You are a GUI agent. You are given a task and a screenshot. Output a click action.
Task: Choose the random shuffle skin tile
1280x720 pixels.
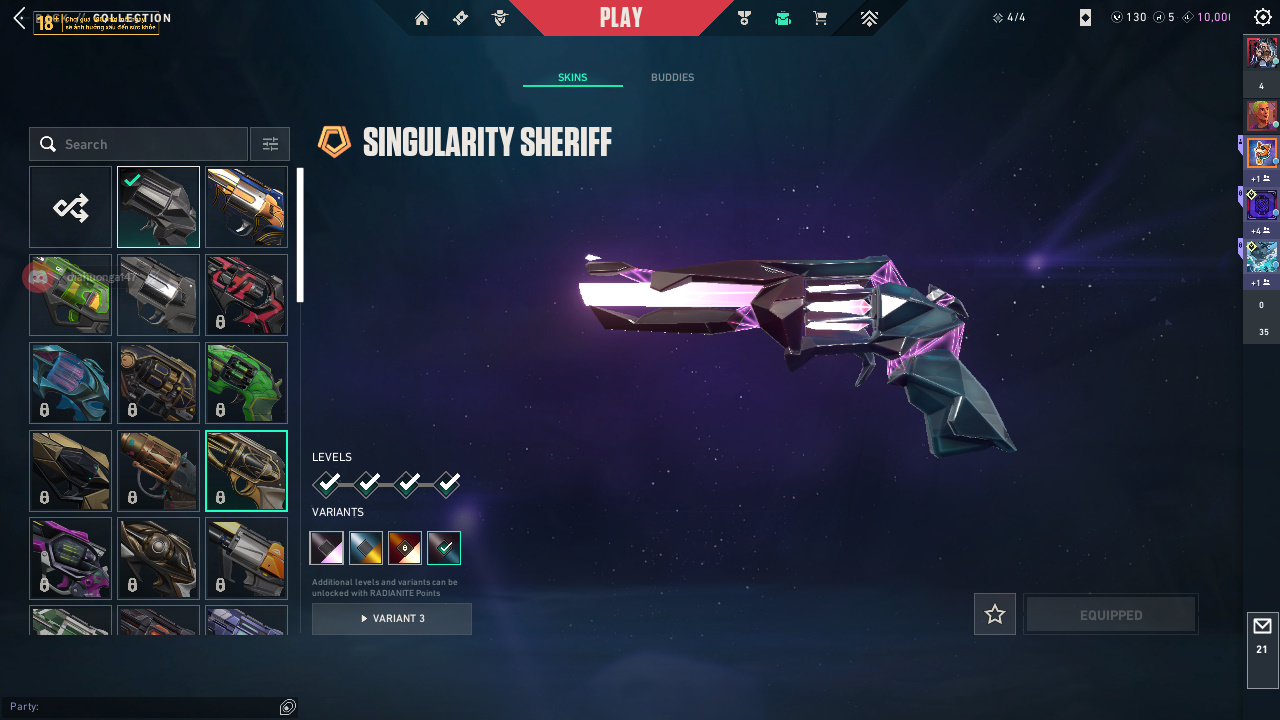70,207
